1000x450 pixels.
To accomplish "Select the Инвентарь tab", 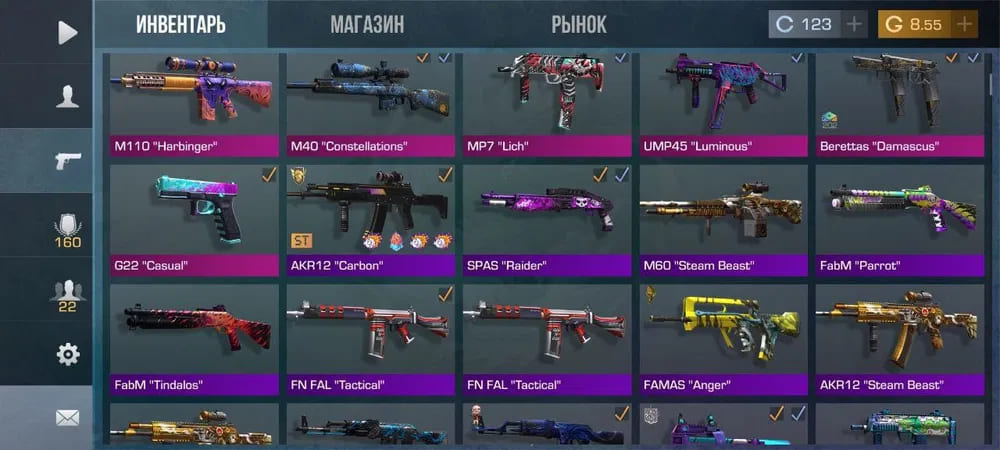I will (x=181, y=24).
